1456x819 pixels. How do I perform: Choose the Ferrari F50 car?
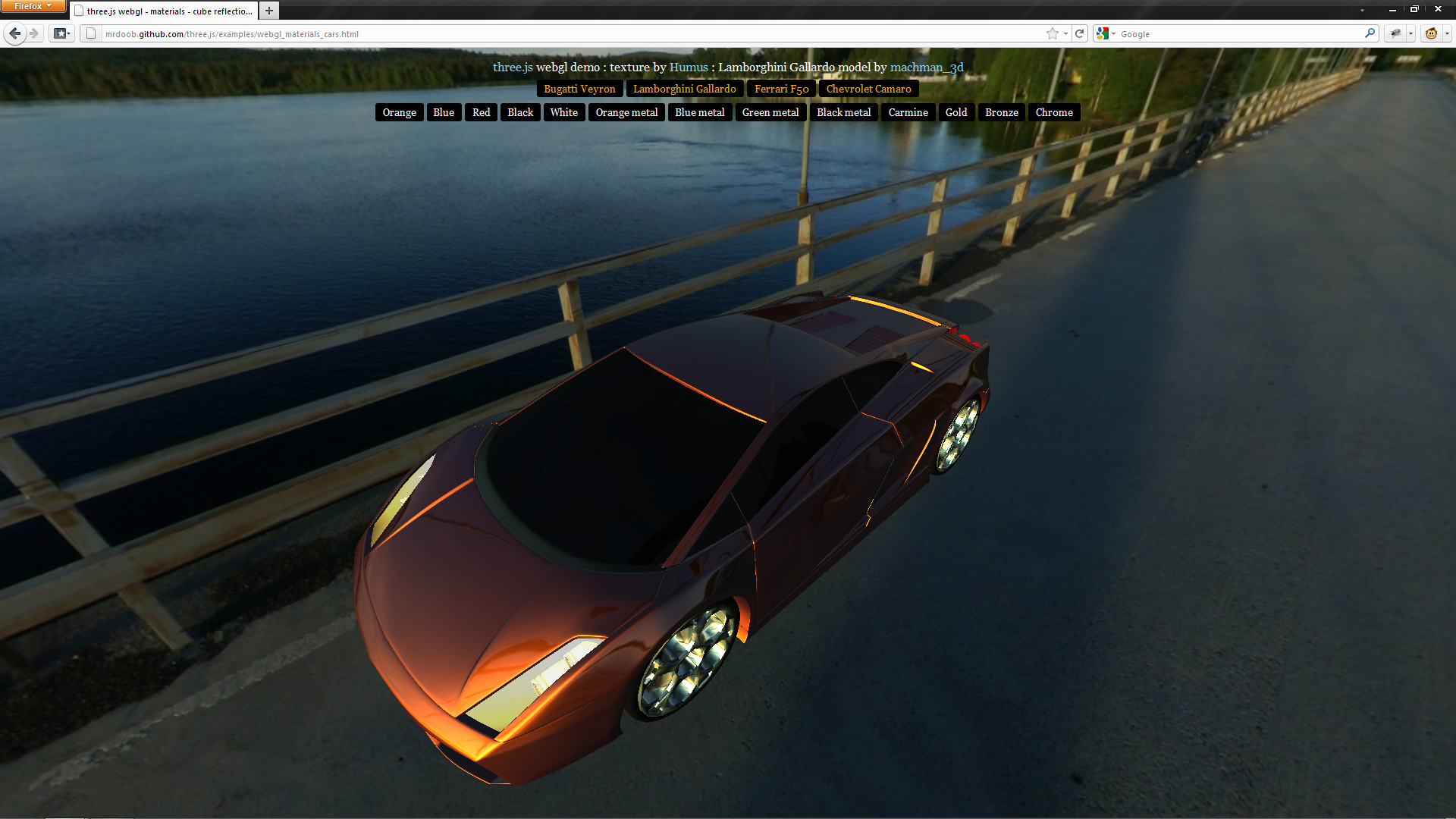pos(781,89)
